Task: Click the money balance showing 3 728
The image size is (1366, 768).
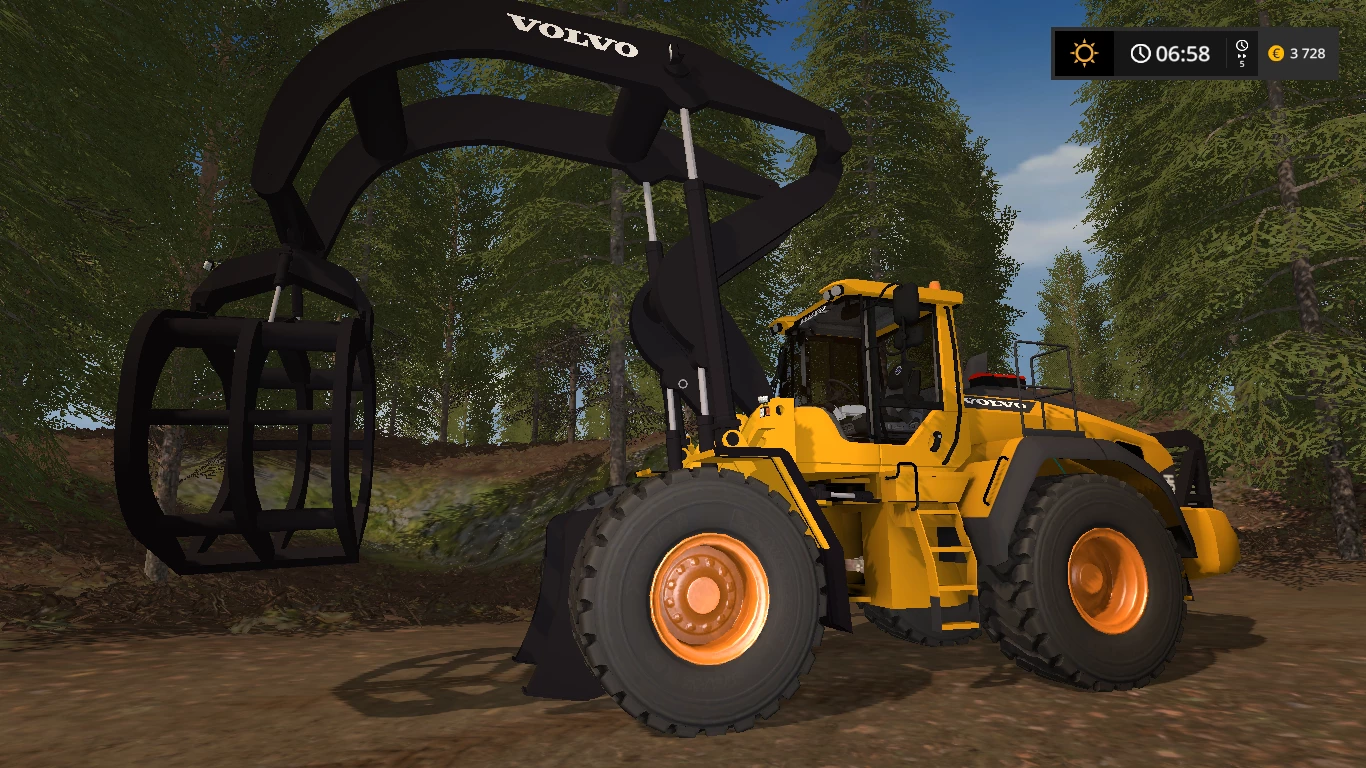Action: pos(1306,54)
